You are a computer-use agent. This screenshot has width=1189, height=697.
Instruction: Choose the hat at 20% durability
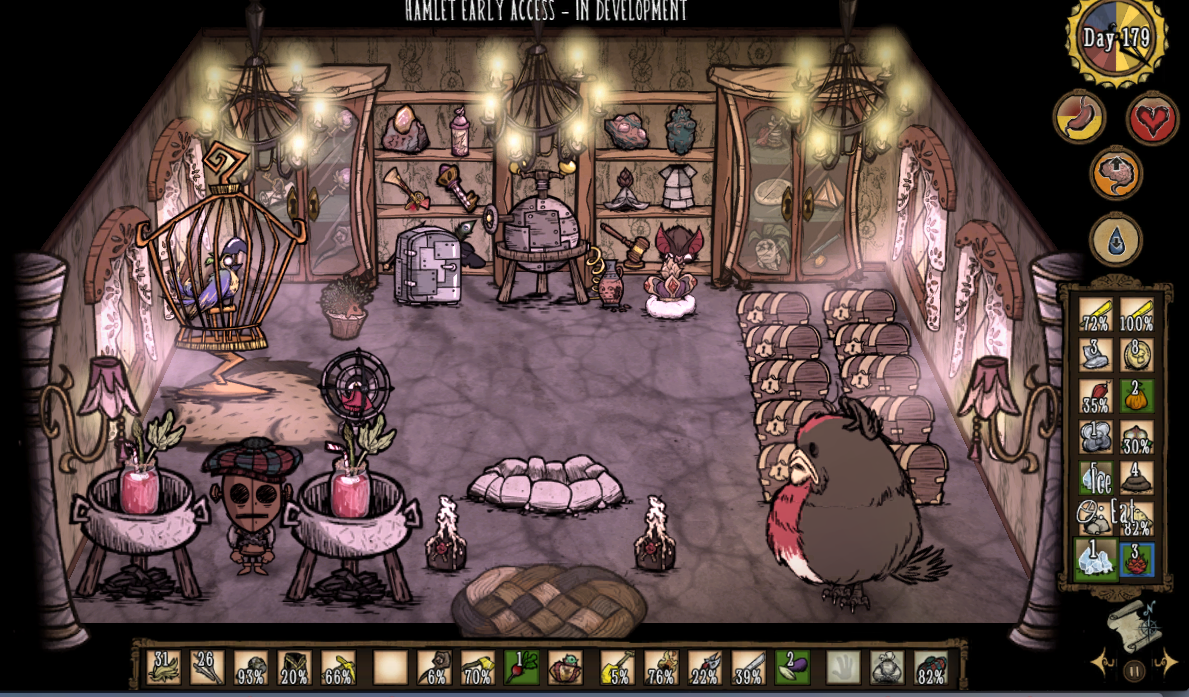click(x=294, y=667)
